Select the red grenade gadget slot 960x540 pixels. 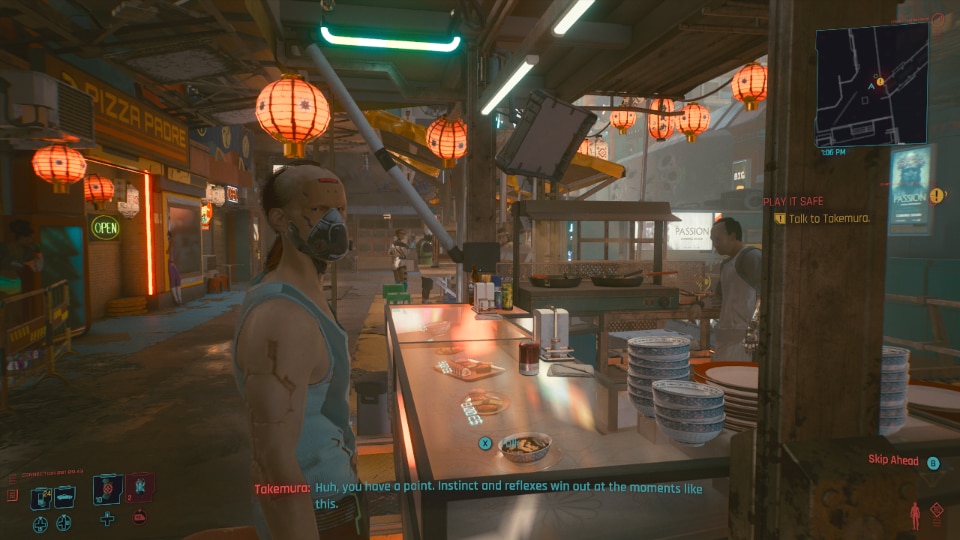139,487
